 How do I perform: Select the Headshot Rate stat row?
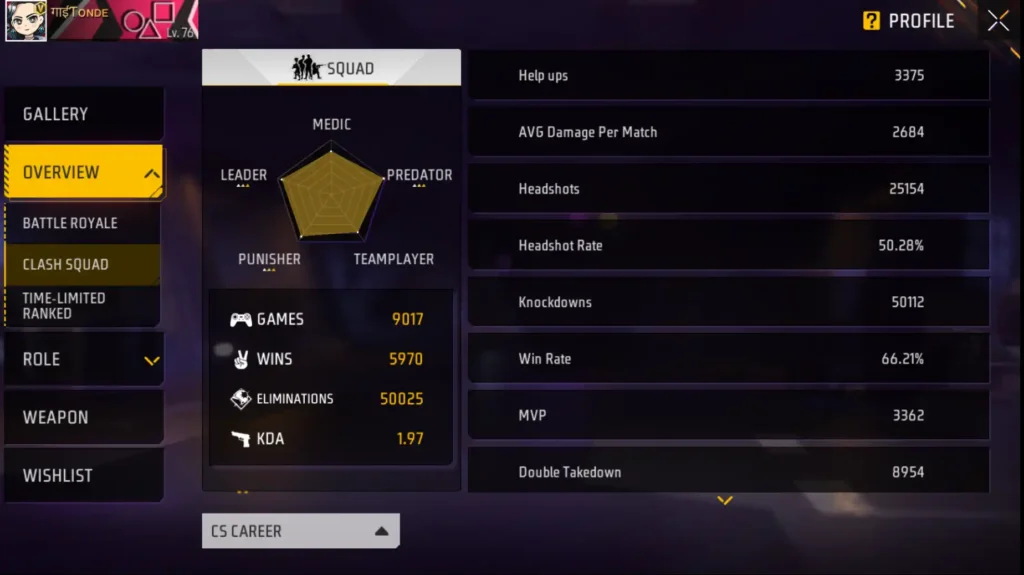pyautogui.click(x=728, y=245)
